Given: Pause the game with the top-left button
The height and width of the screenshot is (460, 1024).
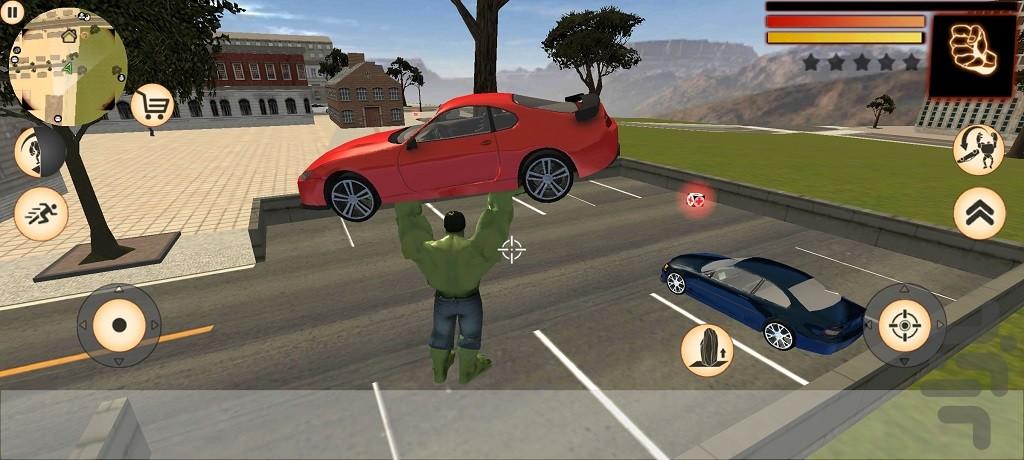Looking at the screenshot, I should [13, 12].
